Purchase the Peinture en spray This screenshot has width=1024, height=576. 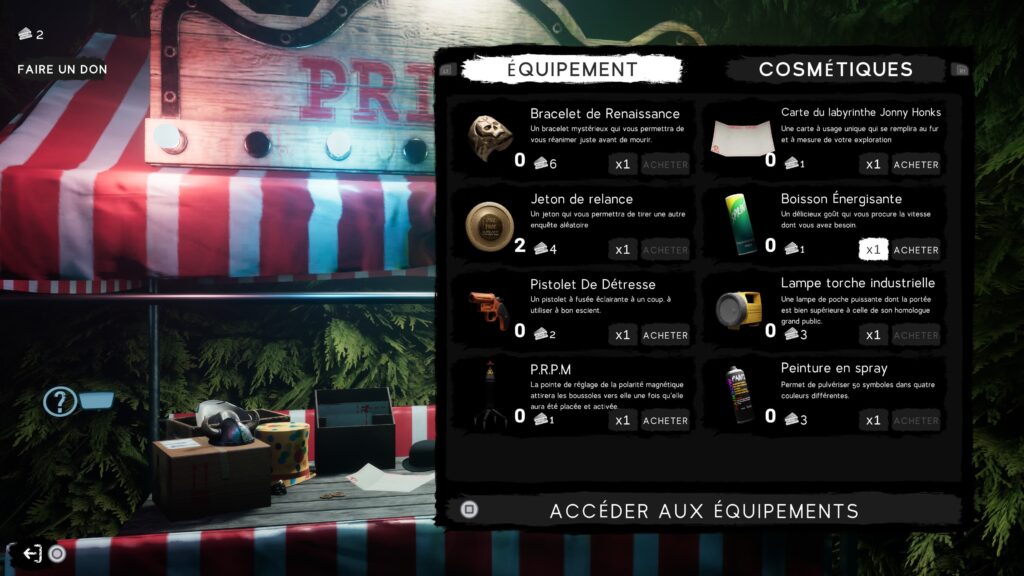(916, 421)
